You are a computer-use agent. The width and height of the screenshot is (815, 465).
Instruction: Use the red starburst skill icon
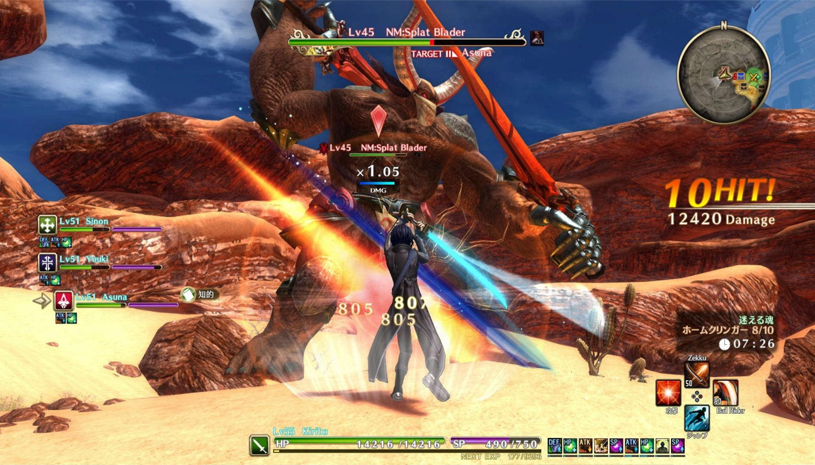pyautogui.click(x=668, y=393)
